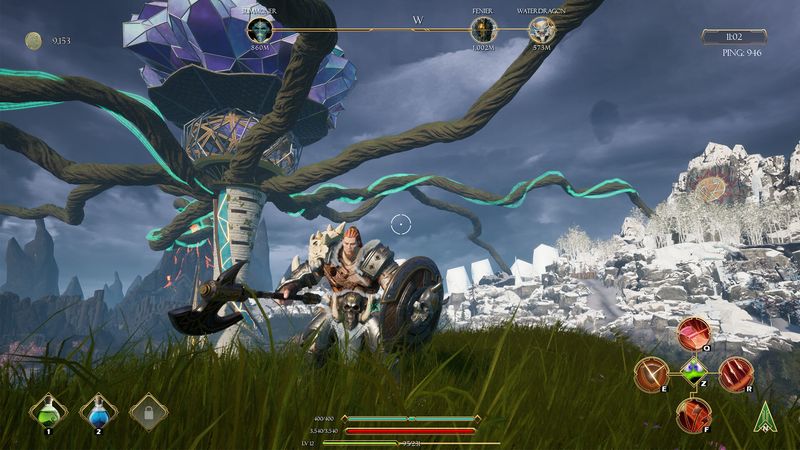This screenshot has height=450, width=800.
Task: Select the alien-faced compass marker at 860m
Action: [260, 31]
